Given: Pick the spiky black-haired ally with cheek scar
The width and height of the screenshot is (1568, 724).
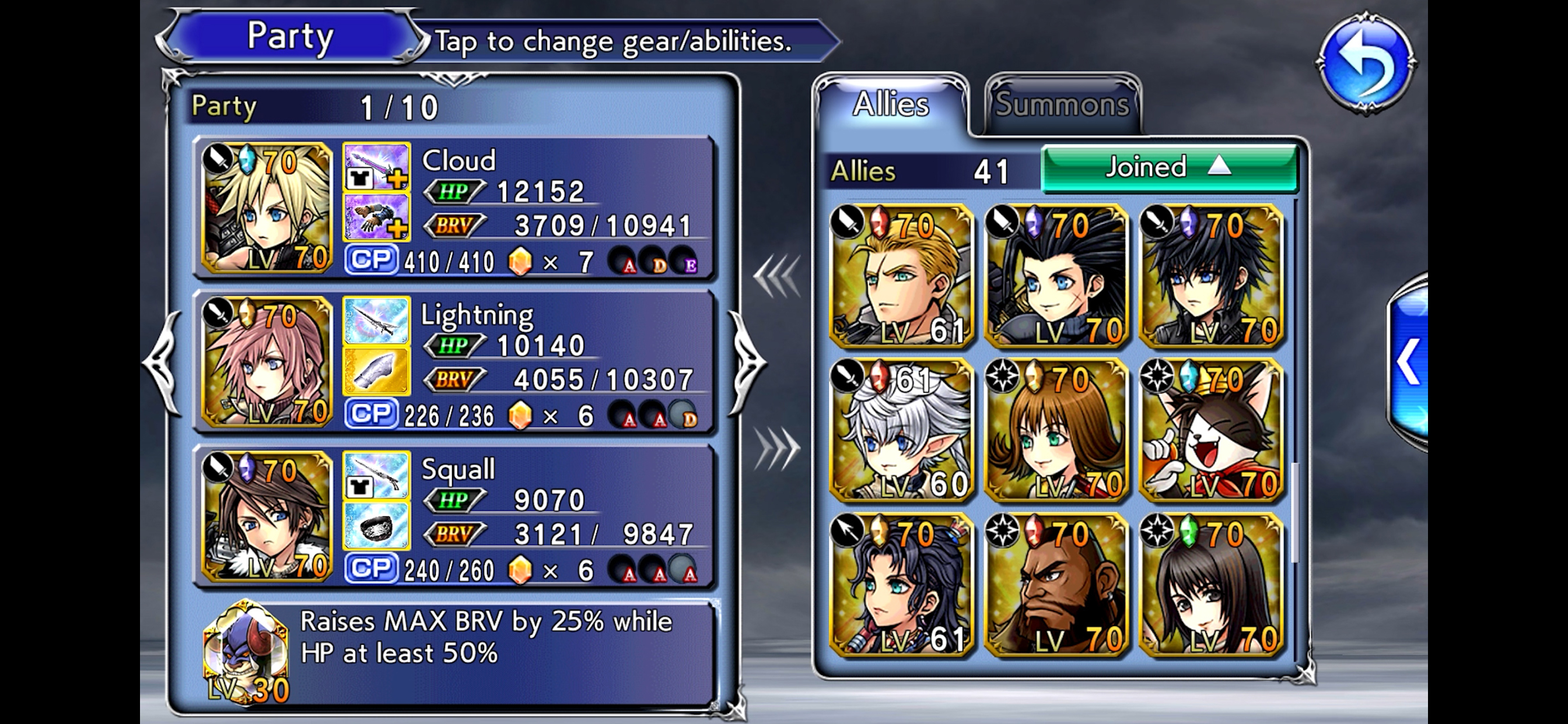Looking at the screenshot, I should [1056, 276].
